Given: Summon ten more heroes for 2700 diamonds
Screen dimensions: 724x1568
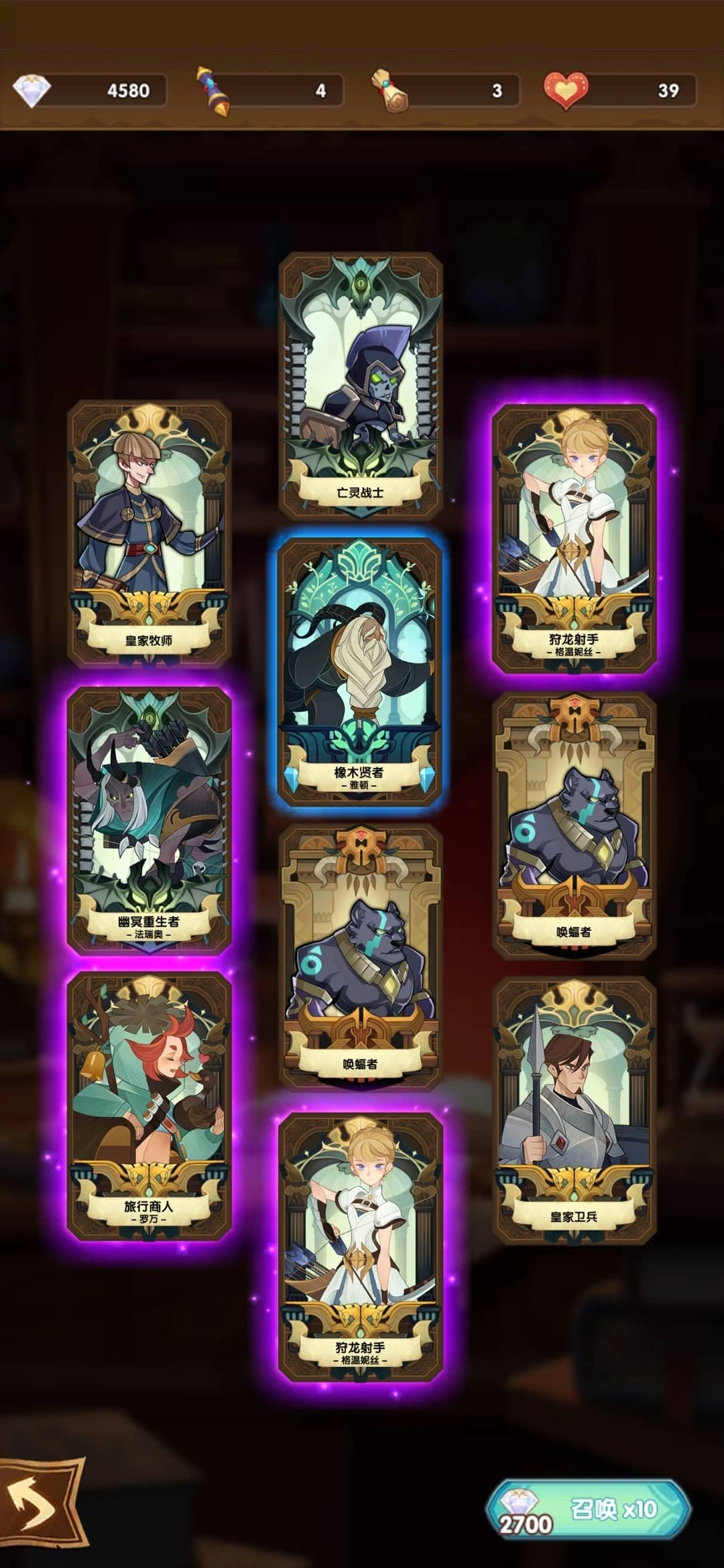Looking at the screenshot, I should point(588,1508).
